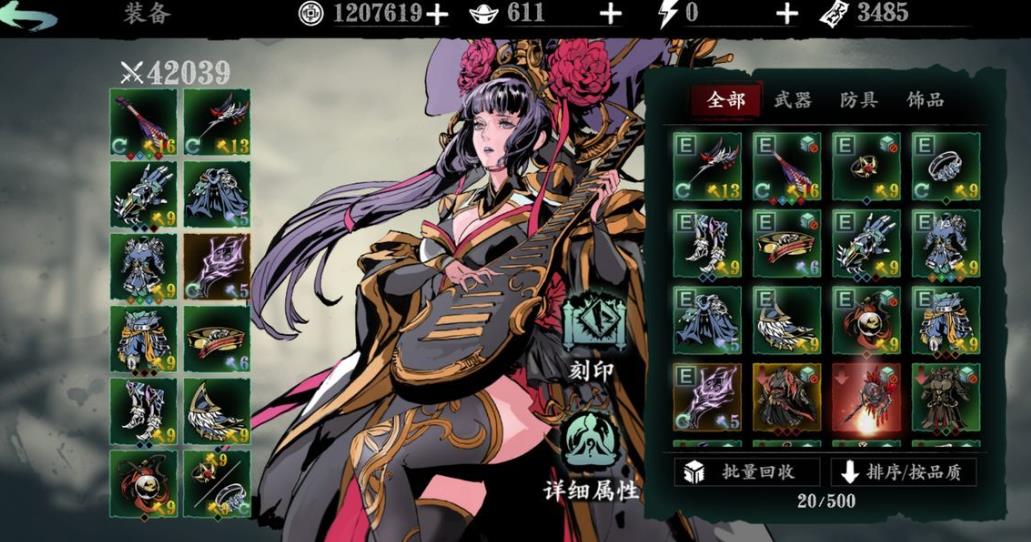The width and height of the screenshot is (1031, 542).
Task: Pick the brown armored figure item in bag
Action: pyautogui.click(x=945, y=396)
